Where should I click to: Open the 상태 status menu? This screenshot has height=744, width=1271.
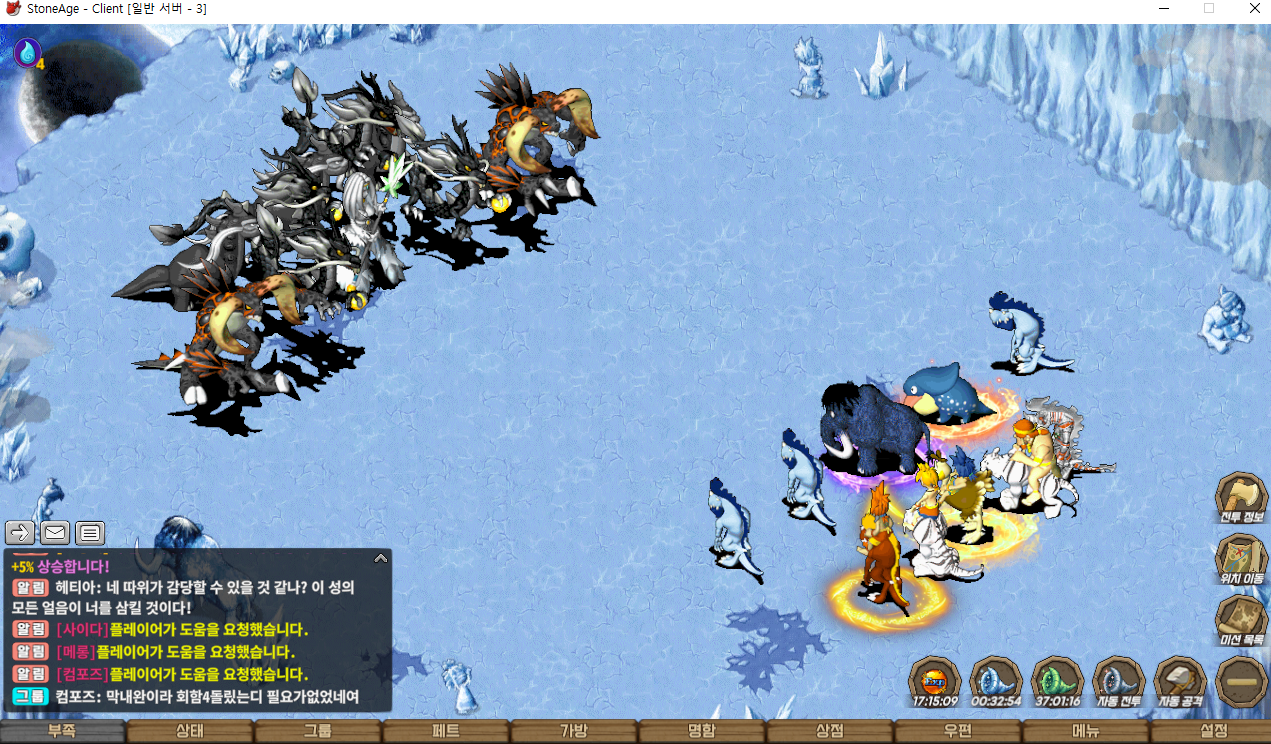point(190,731)
